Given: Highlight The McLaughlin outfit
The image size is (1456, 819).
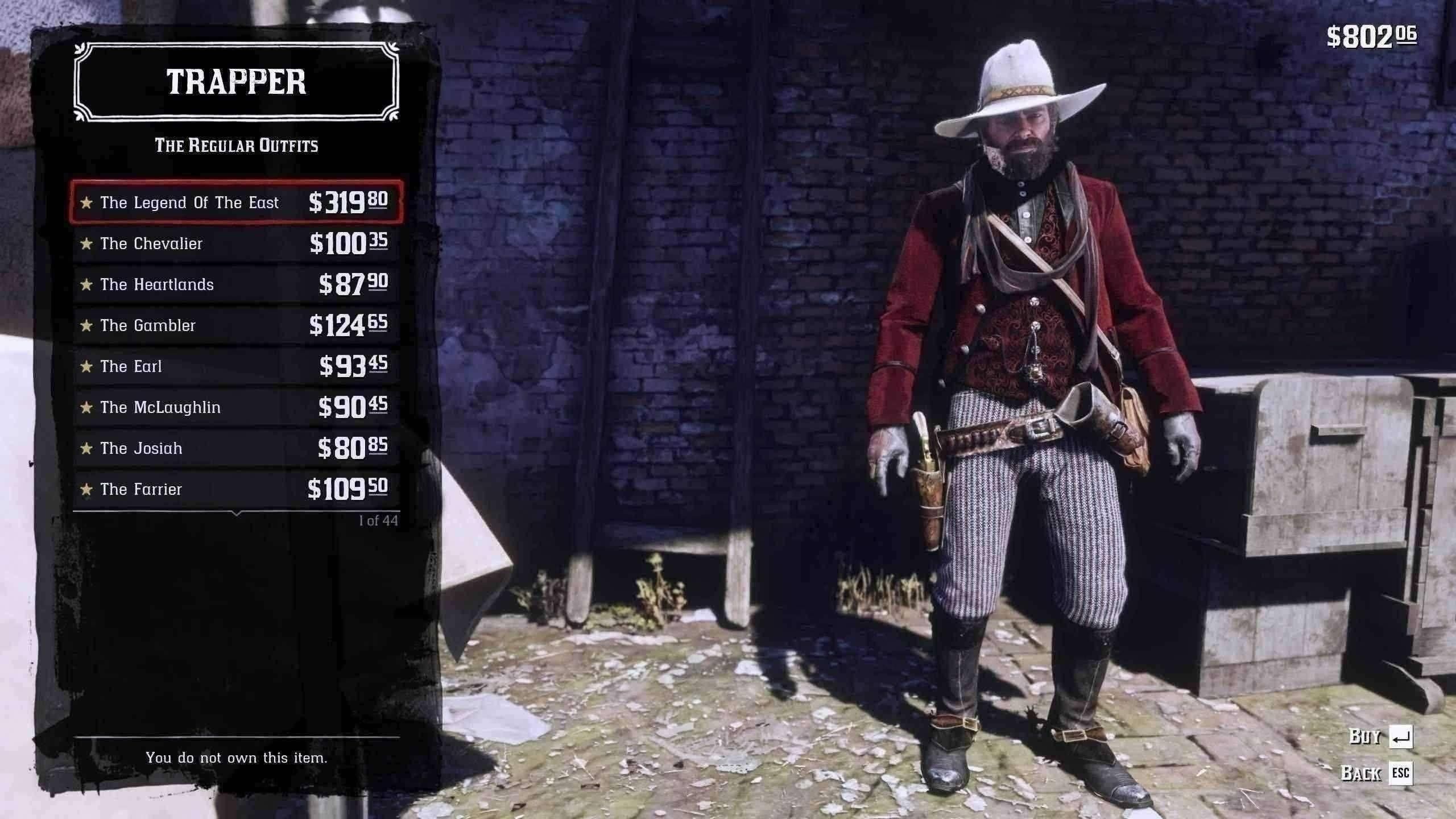Looking at the screenshot, I should coord(236,407).
